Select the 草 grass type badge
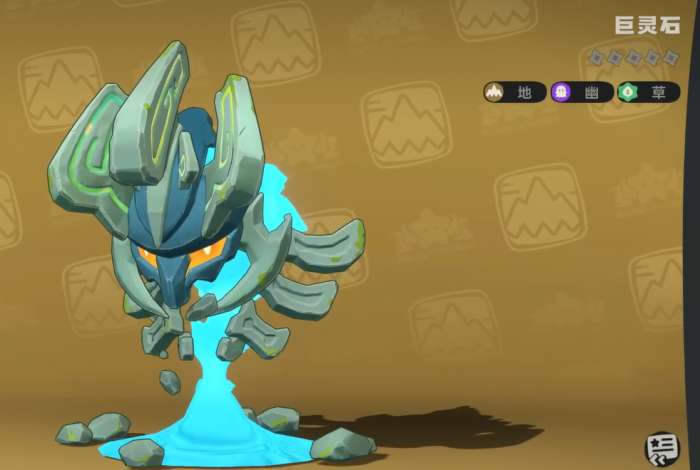Viewport: 700px width, 470px height. coord(647,93)
